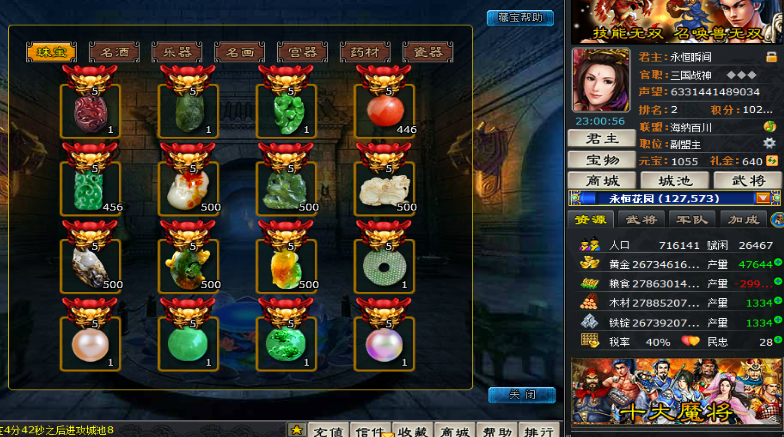Select the red bead with 446 count
The image size is (784, 437).
point(384,109)
